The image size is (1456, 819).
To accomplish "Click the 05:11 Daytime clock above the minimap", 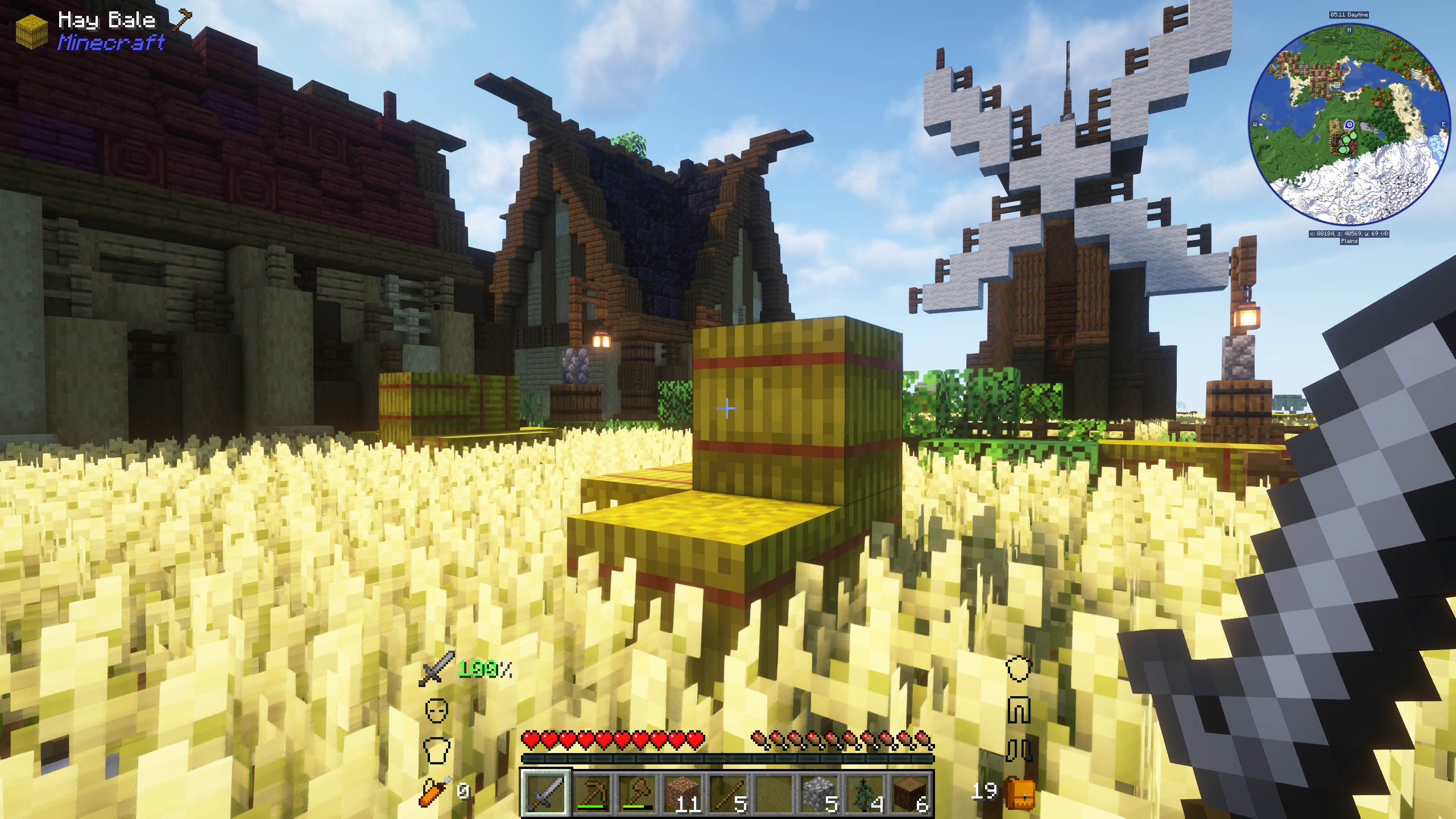I will 1349,15.
